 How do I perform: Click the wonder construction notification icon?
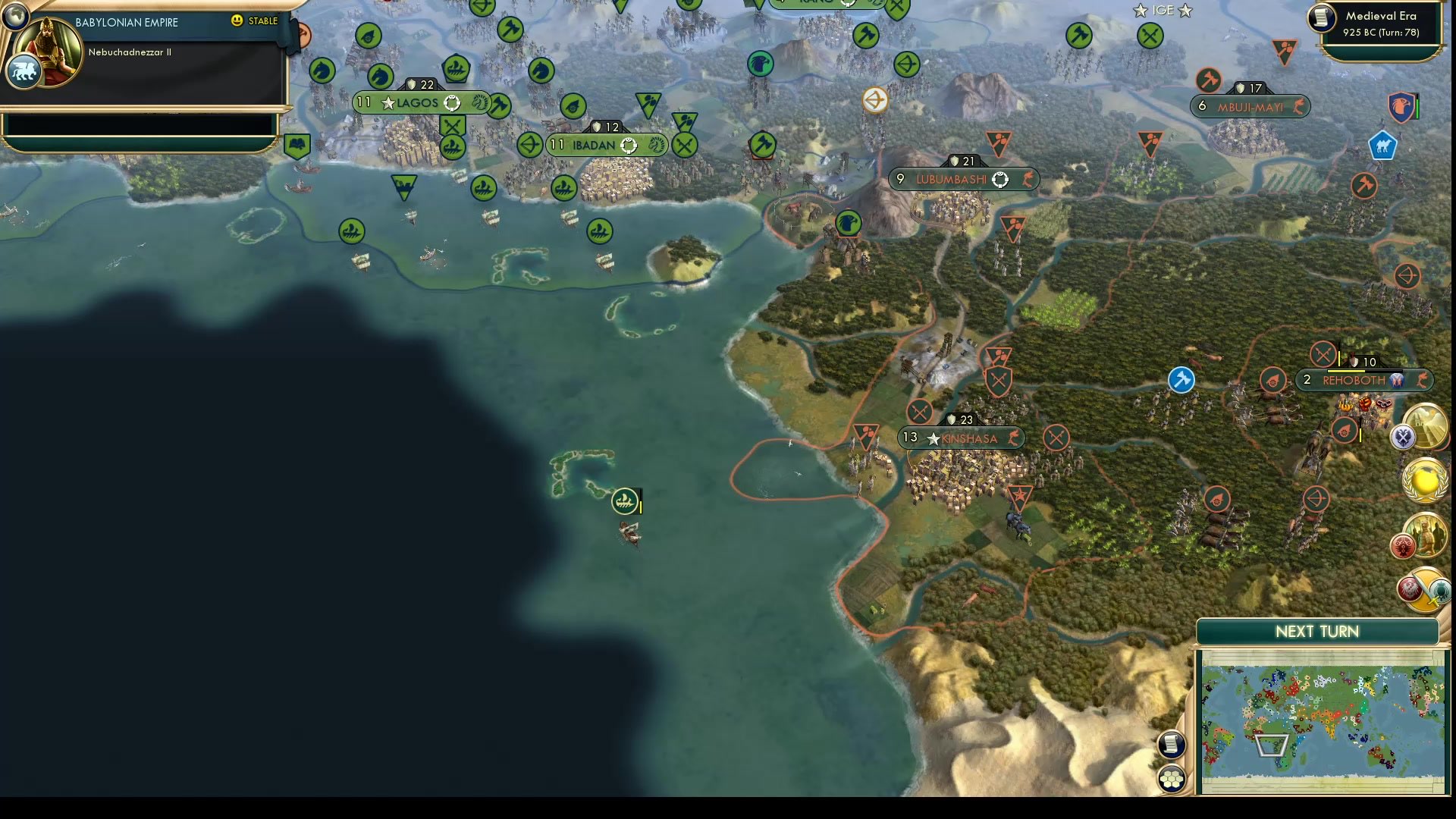pos(1427,425)
